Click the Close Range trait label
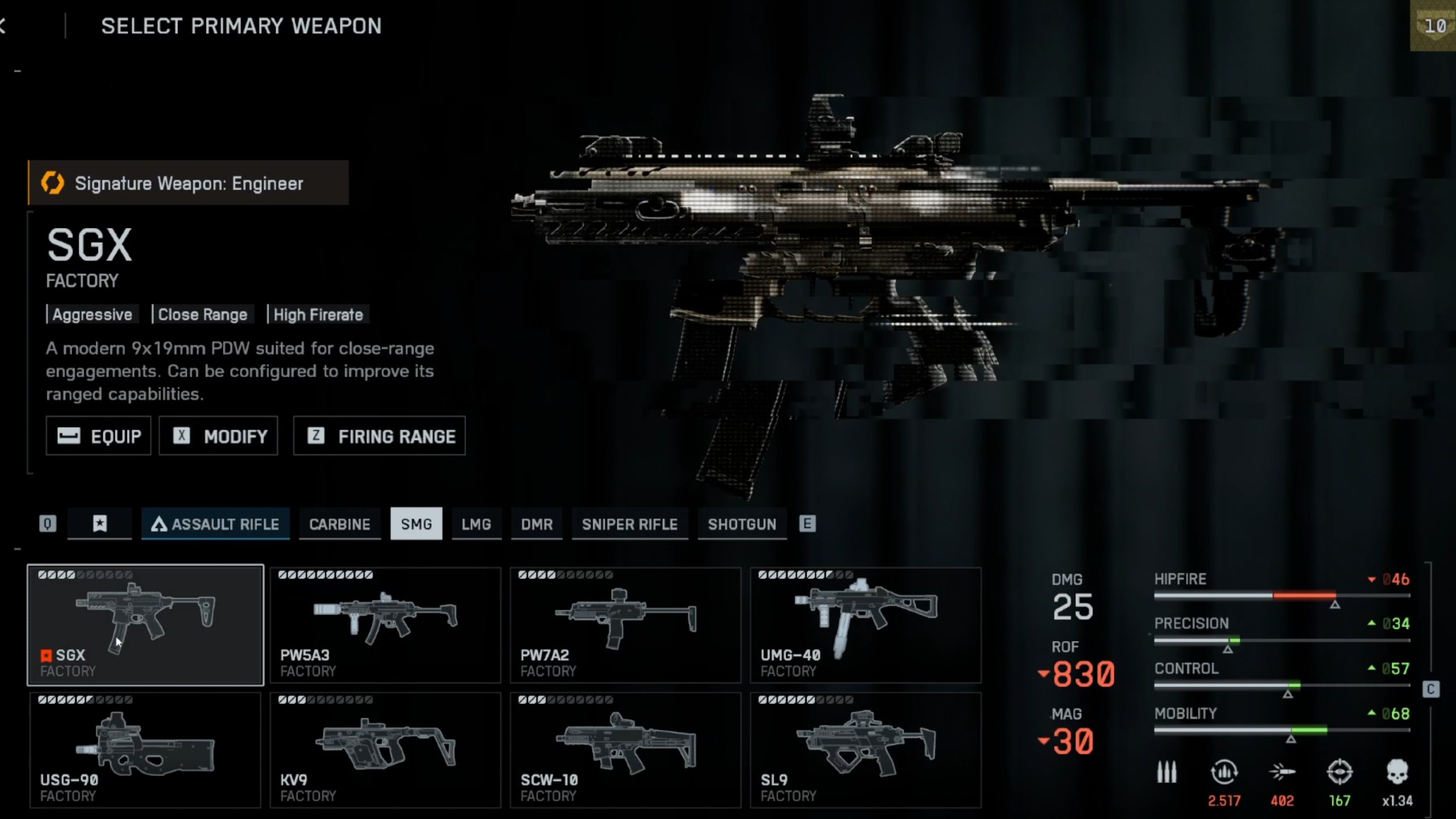Image resolution: width=1456 pixels, height=819 pixels. [203, 314]
